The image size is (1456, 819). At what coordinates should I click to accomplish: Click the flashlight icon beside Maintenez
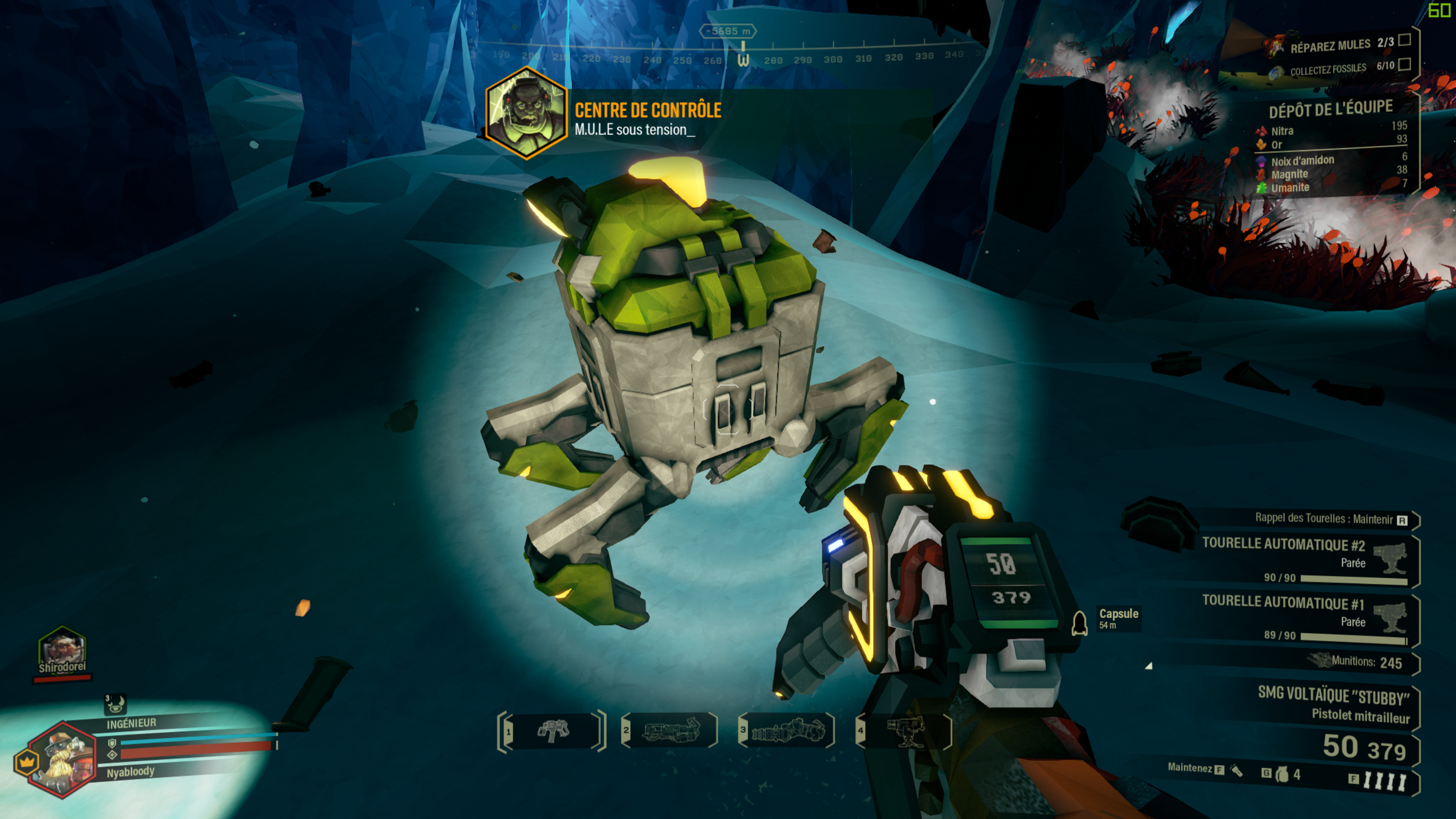click(x=1237, y=770)
